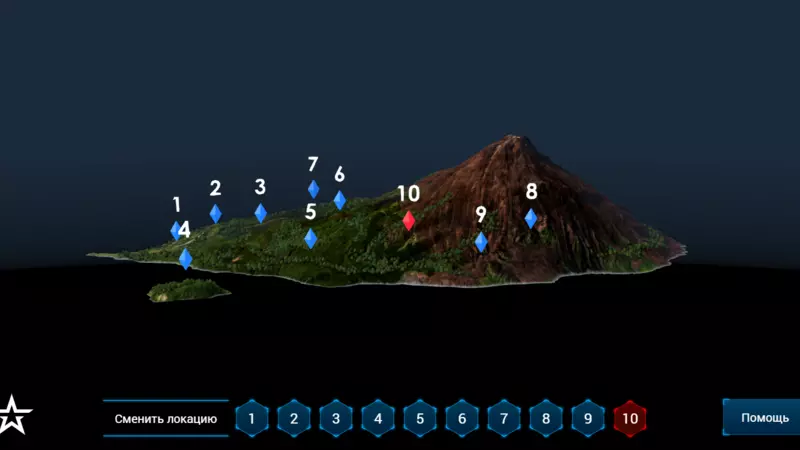Image resolution: width=800 pixels, height=450 pixels.
Task: Select blue map marker 2
Action: pyautogui.click(x=216, y=213)
